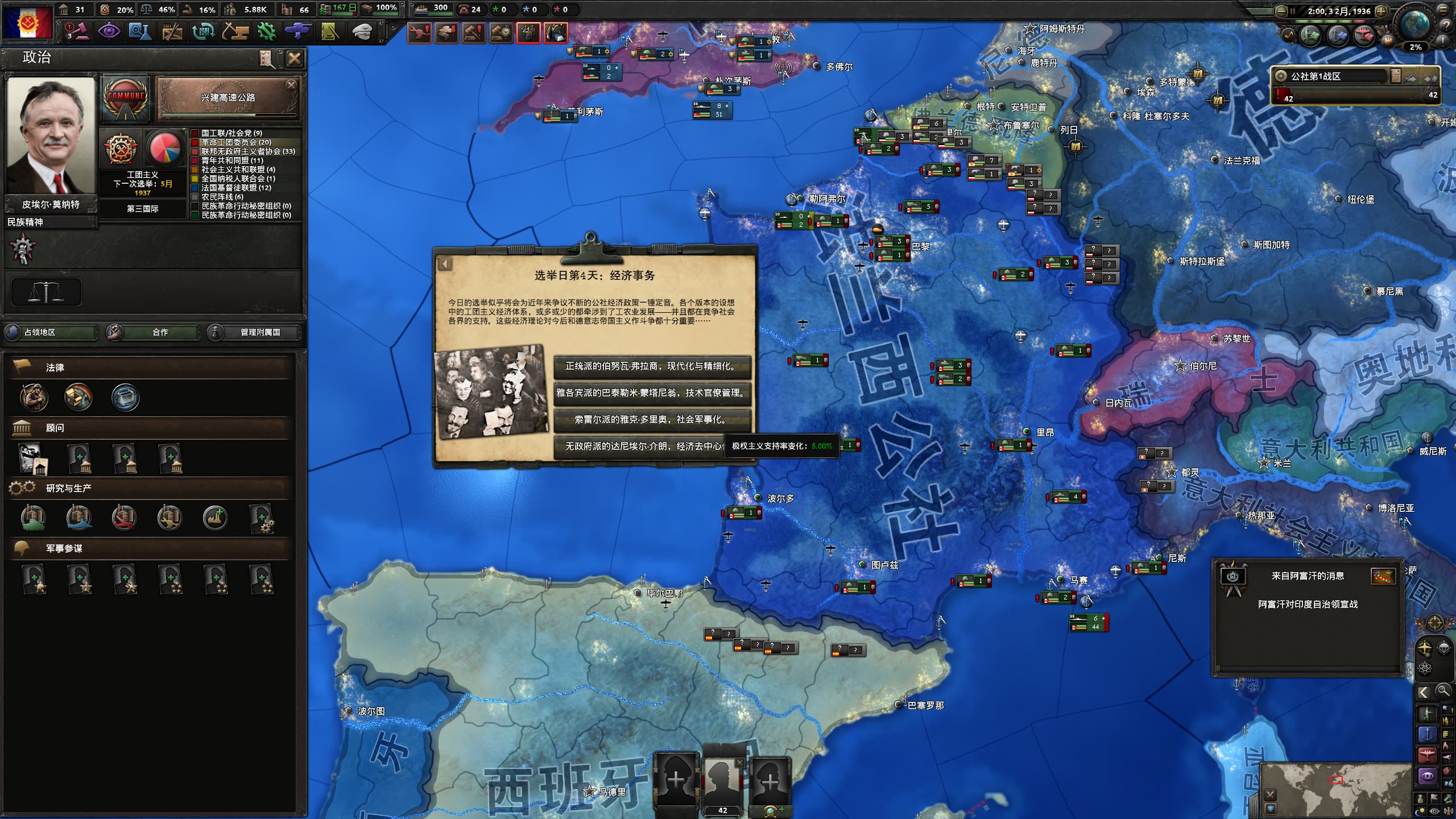
Task: Close the 政治 politics panel
Action: pos(294,59)
